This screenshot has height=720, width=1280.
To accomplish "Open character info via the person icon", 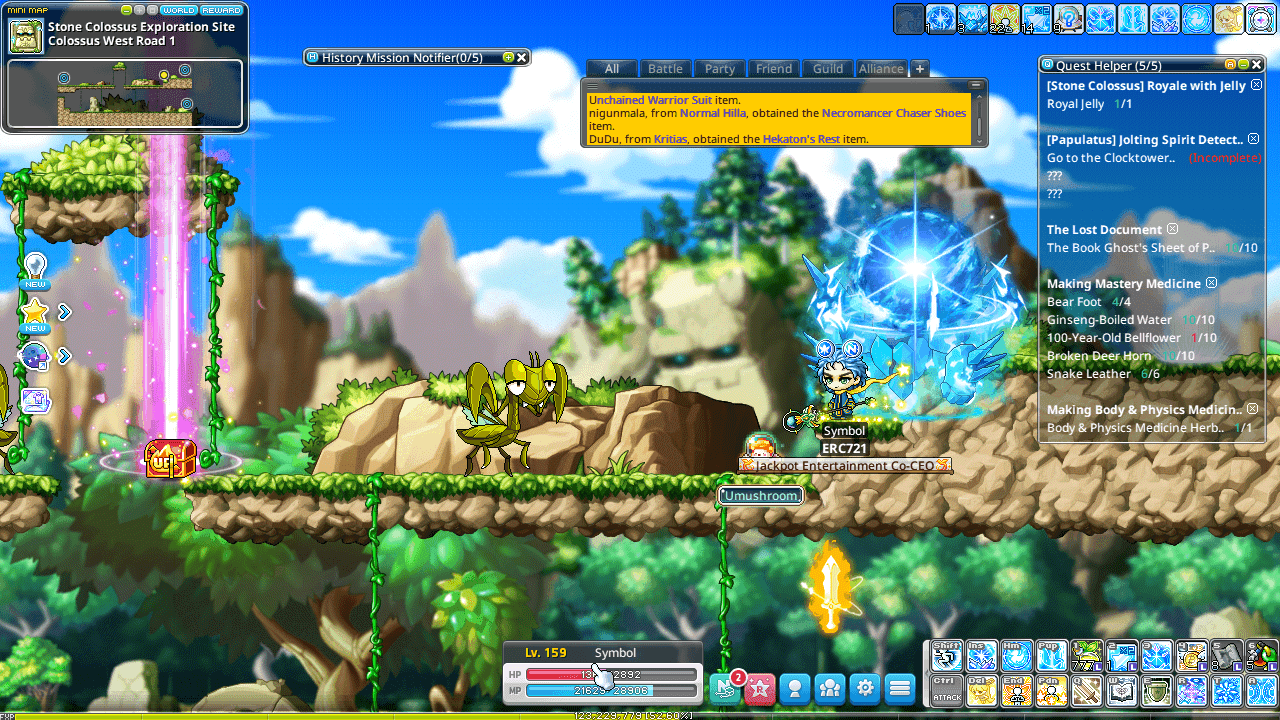I will (795, 688).
